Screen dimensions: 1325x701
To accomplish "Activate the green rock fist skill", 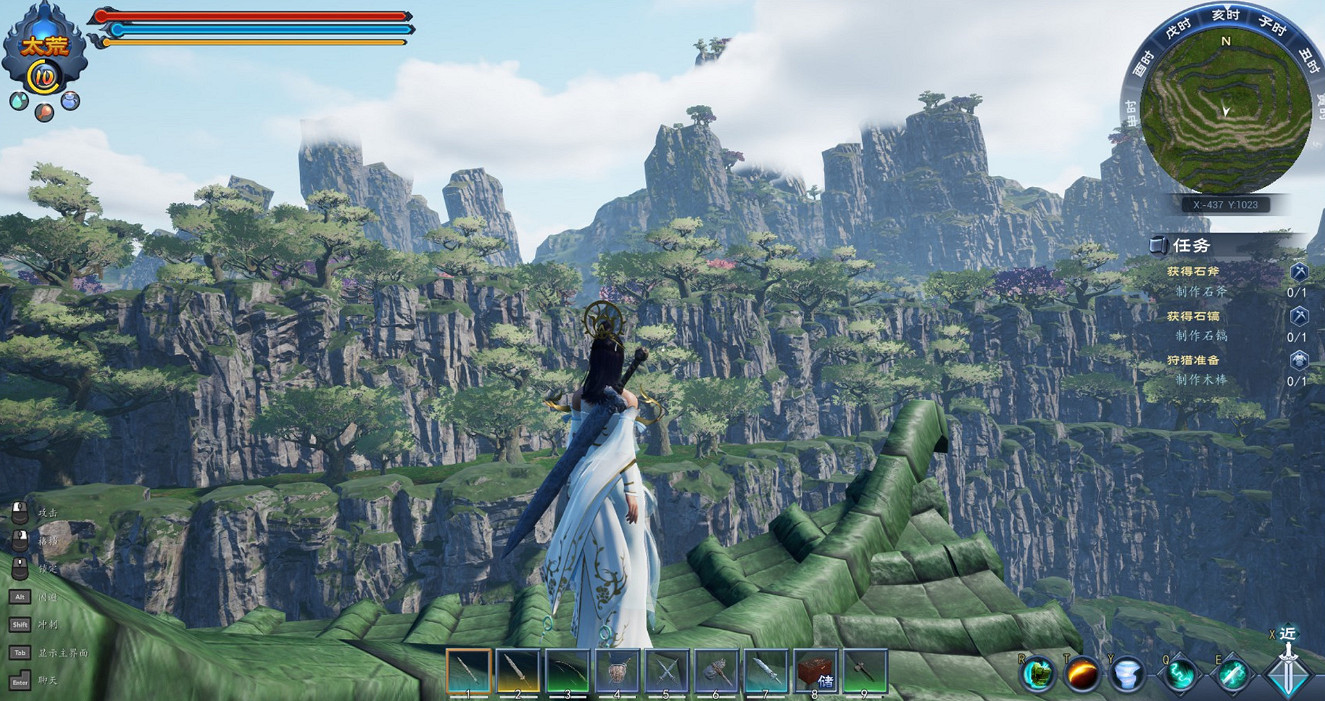I will (1038, 674).
